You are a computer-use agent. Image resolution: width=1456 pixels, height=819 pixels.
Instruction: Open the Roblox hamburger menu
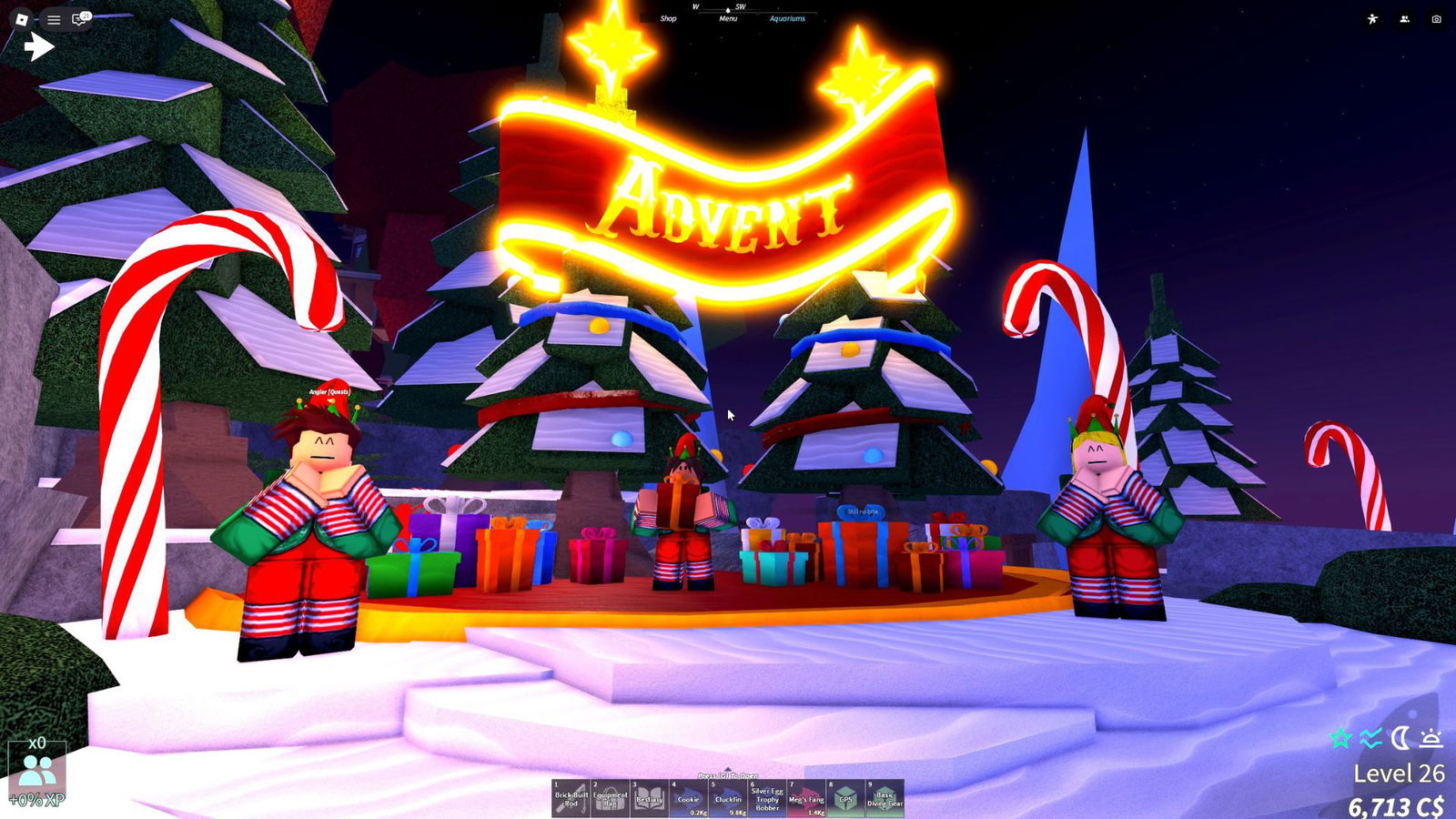tap(54, 19)
